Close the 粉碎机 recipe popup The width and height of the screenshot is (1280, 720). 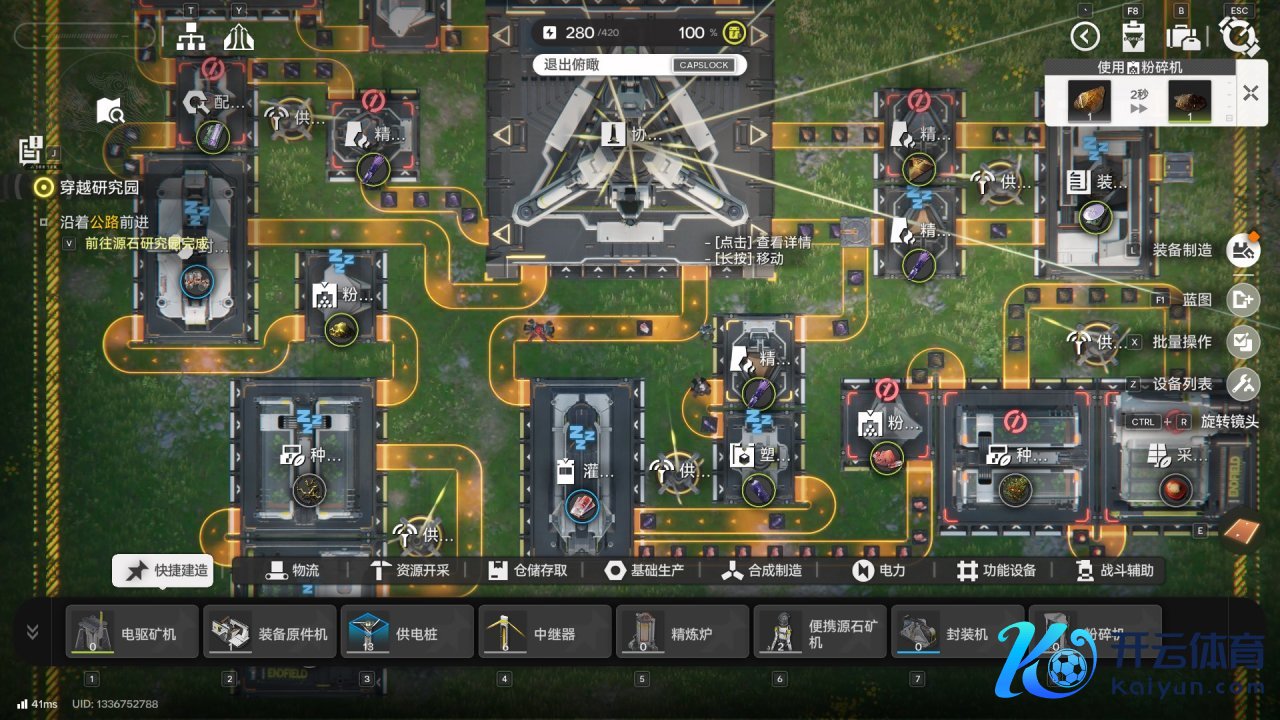1250,93
